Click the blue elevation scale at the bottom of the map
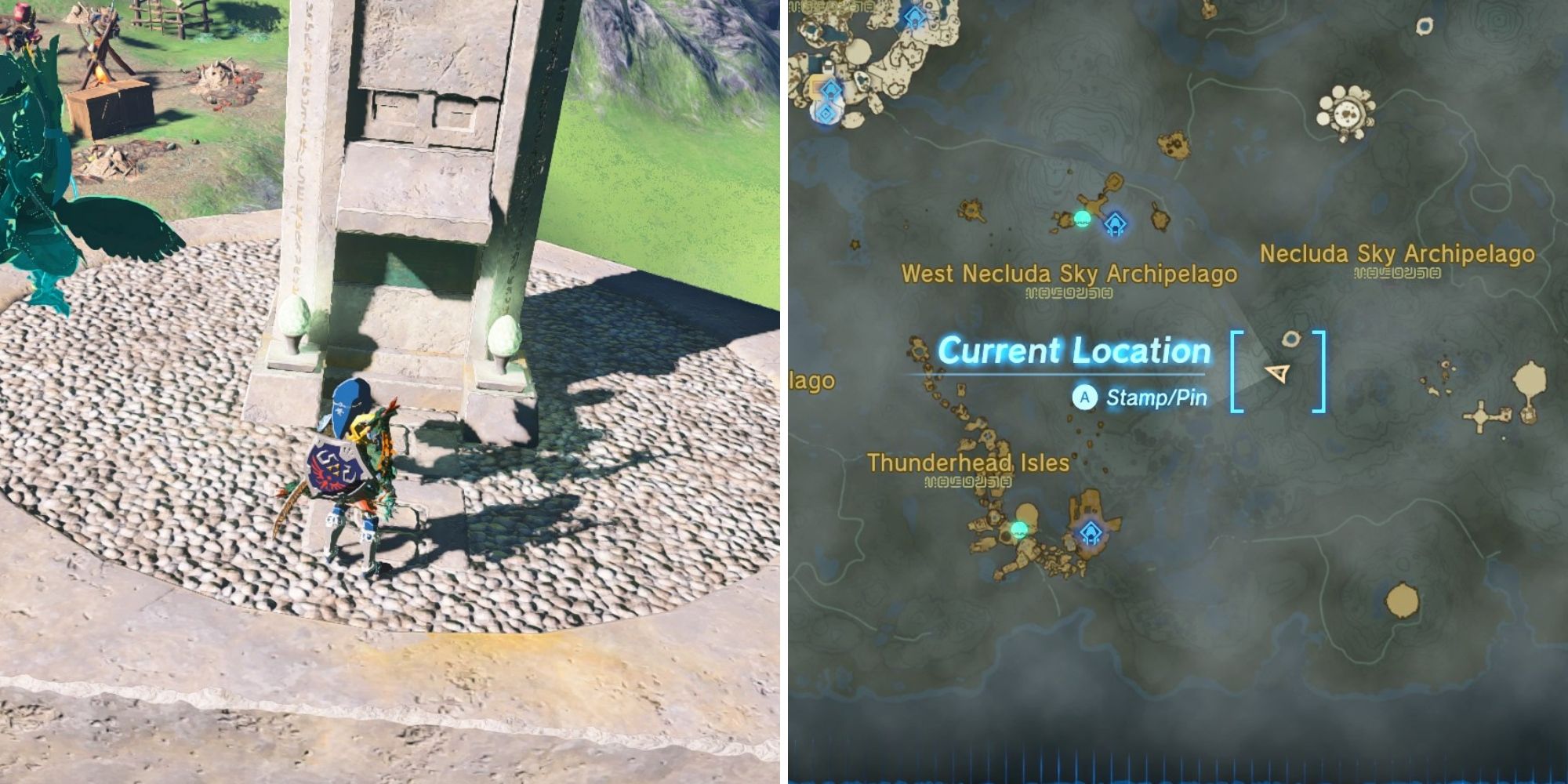Image resolution: width=1568 pixels, height=784 pixels. tap(1176, 772)
